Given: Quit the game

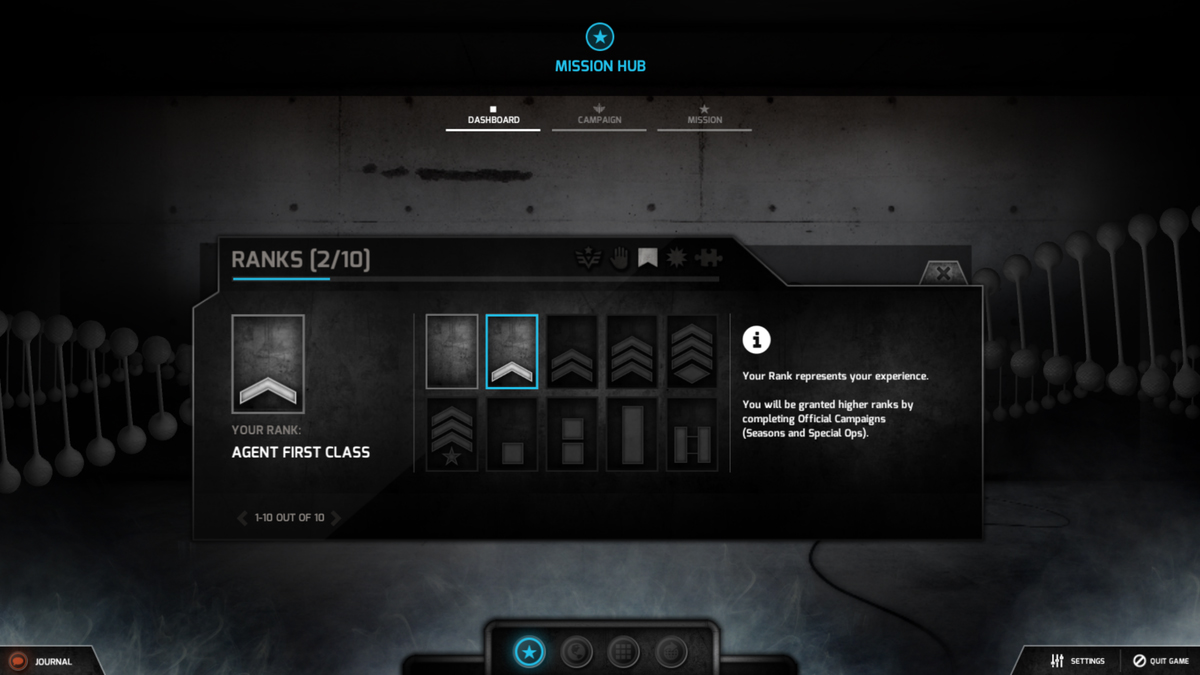Looking at the screenshot, I should [1161, 661].
